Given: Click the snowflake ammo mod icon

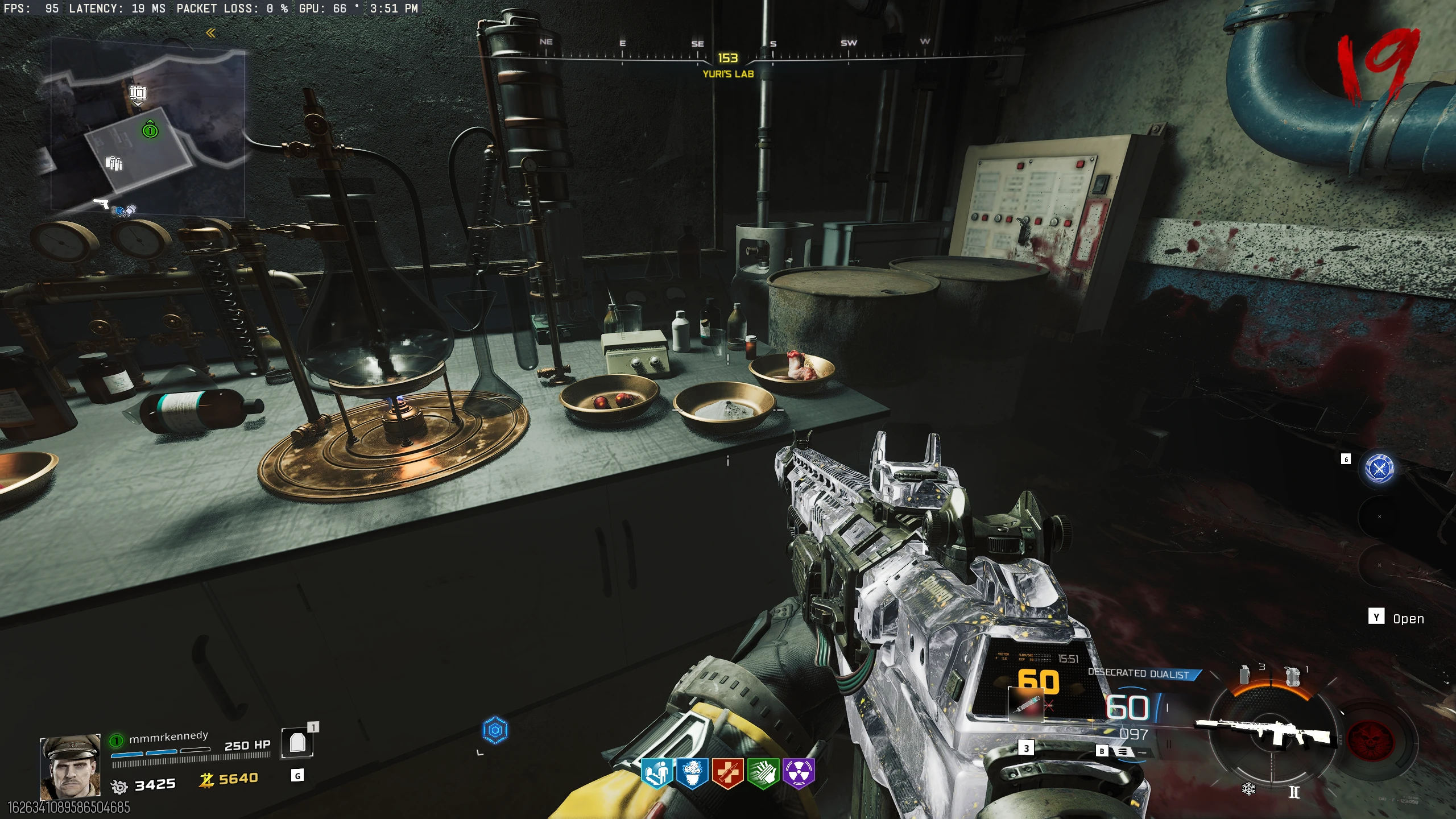Looking at the screenshot, I should point(1248,789).
